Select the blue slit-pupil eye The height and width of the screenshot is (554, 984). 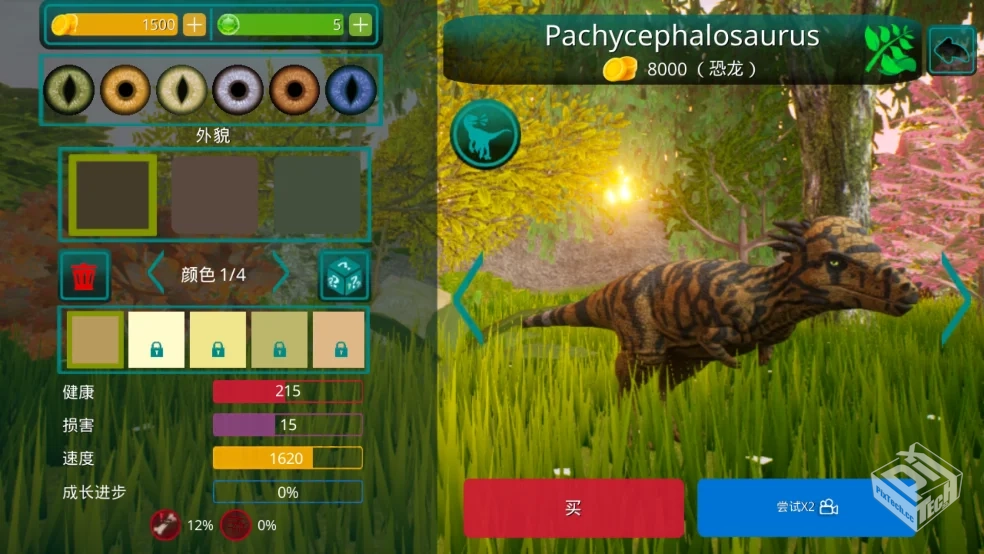pyautogui.click(x=351, y=91)
